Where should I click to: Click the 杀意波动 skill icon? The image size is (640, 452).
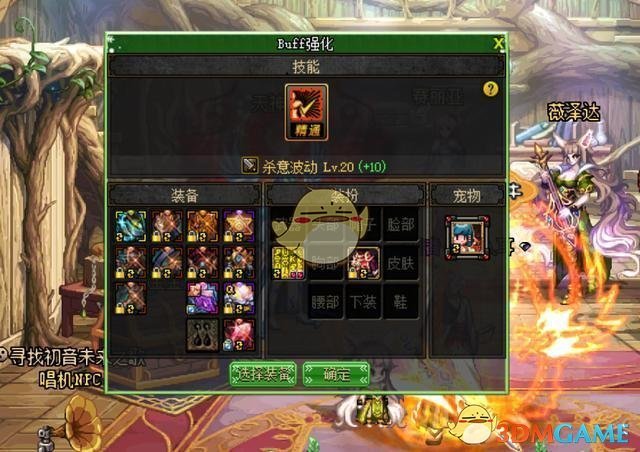click(250, 164)
